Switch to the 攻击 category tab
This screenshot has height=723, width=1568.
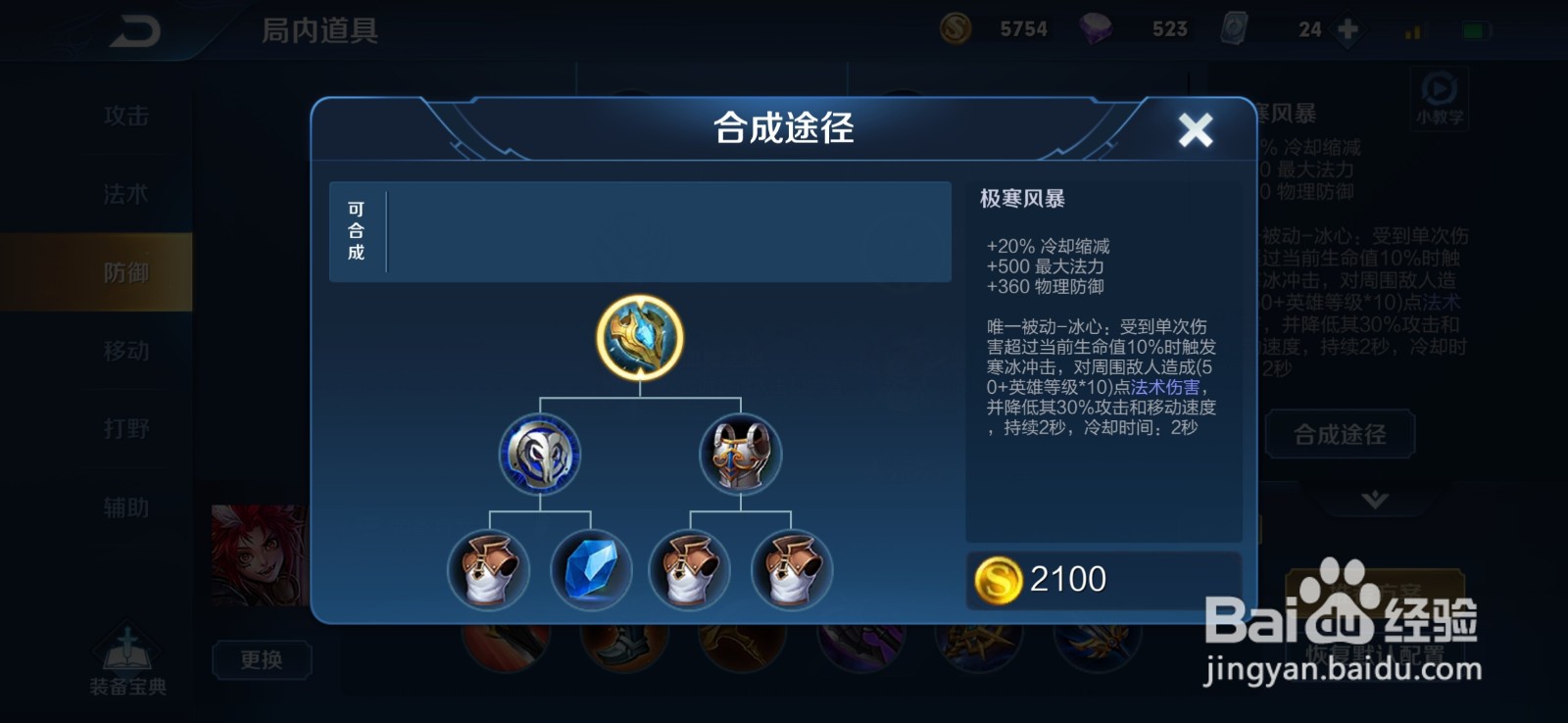pos(125,116)
